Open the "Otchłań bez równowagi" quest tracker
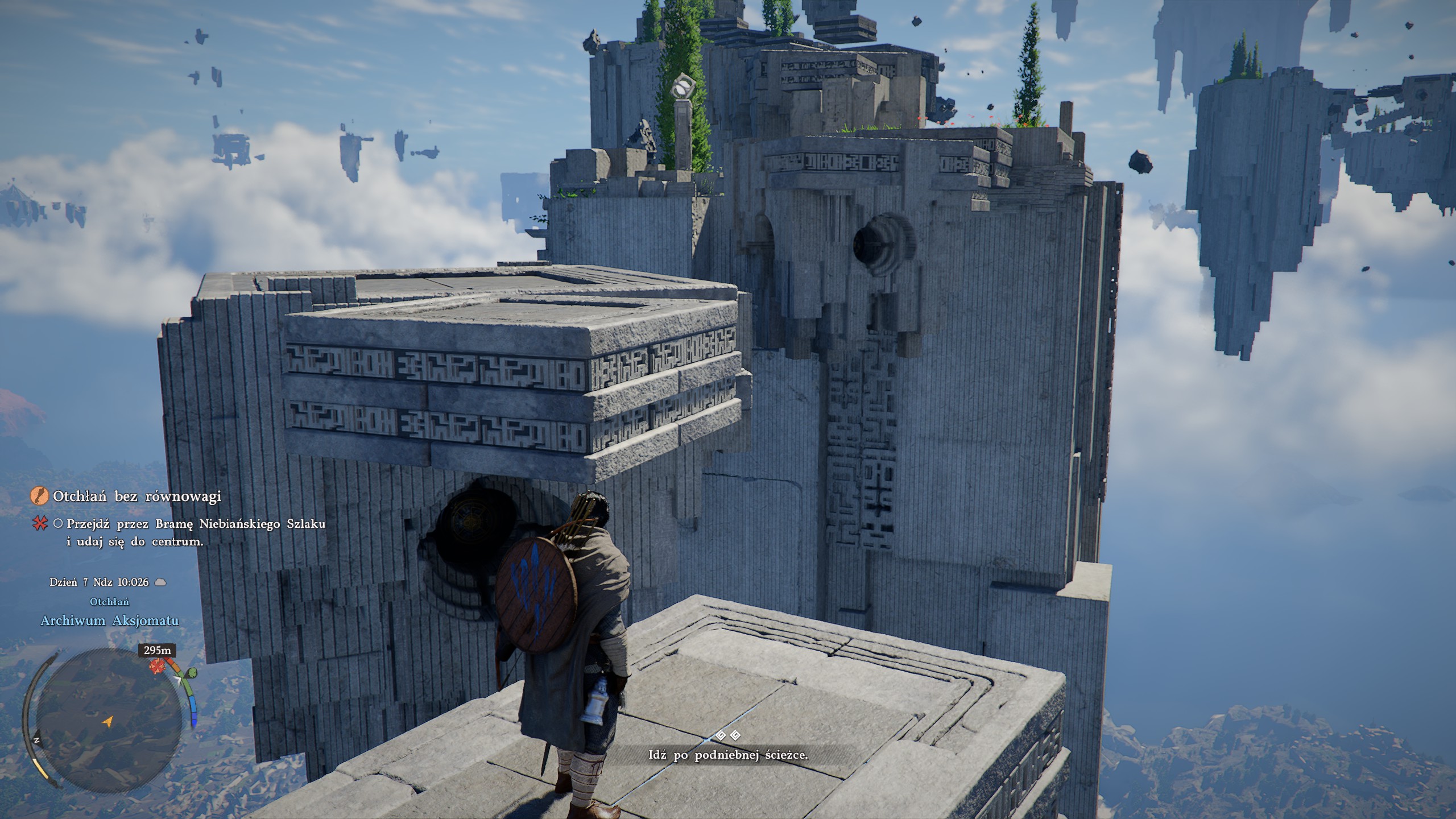The height and width of the screenshot is (819, 1456). (x=136, y=497)
